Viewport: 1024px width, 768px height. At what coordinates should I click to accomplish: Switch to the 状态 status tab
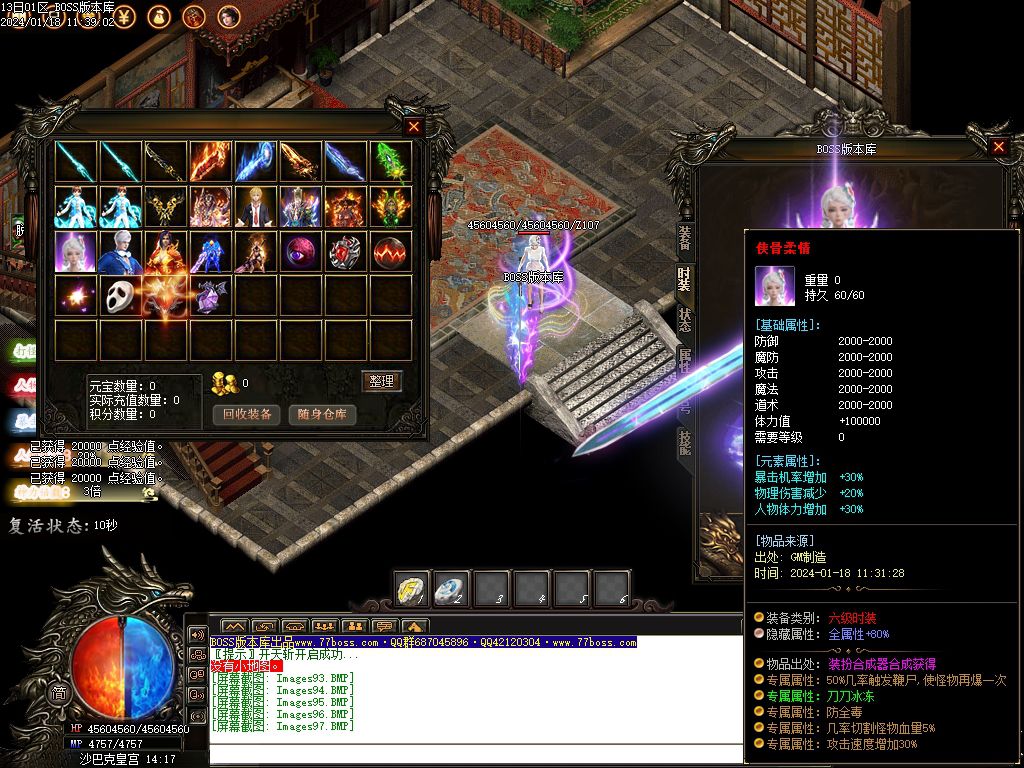click(685, 320)
